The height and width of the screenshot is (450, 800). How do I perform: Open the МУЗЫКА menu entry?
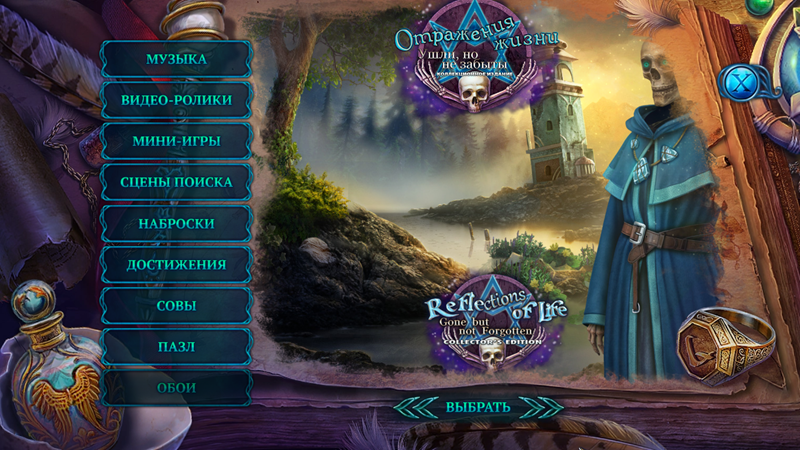pyautogui.click(x=176, y=59)
